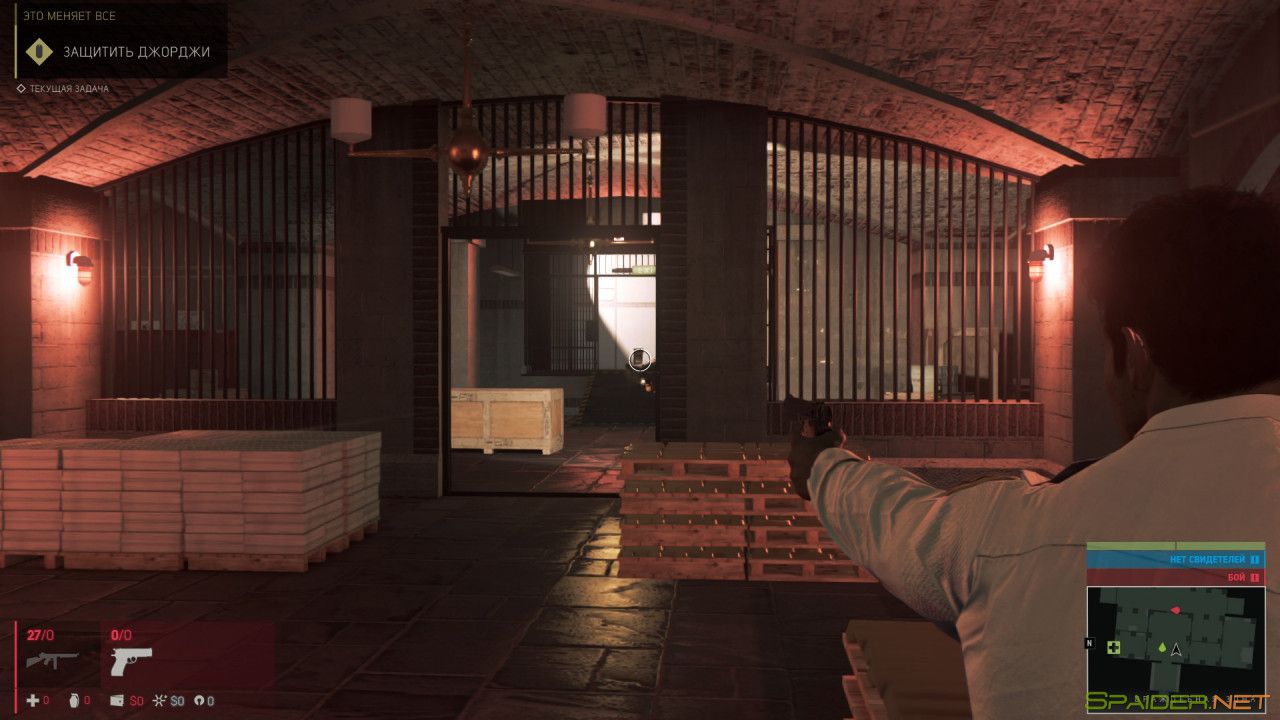The width and height of the screenshot is (1280, 720).
Task: Click the N compass indicator on the minimap
Action: tap(1092, 641)
